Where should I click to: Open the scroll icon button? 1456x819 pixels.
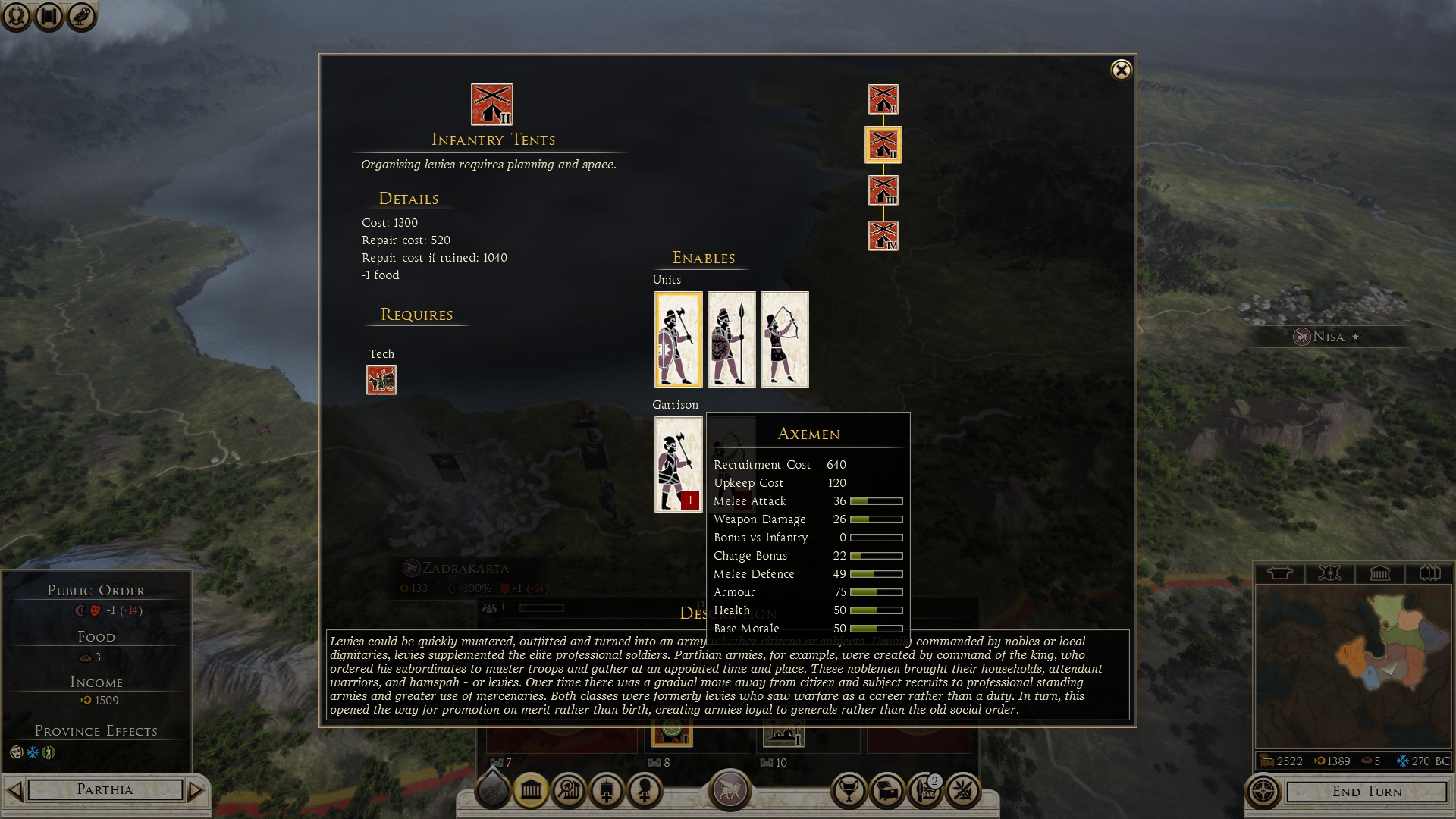pos(49,16)
